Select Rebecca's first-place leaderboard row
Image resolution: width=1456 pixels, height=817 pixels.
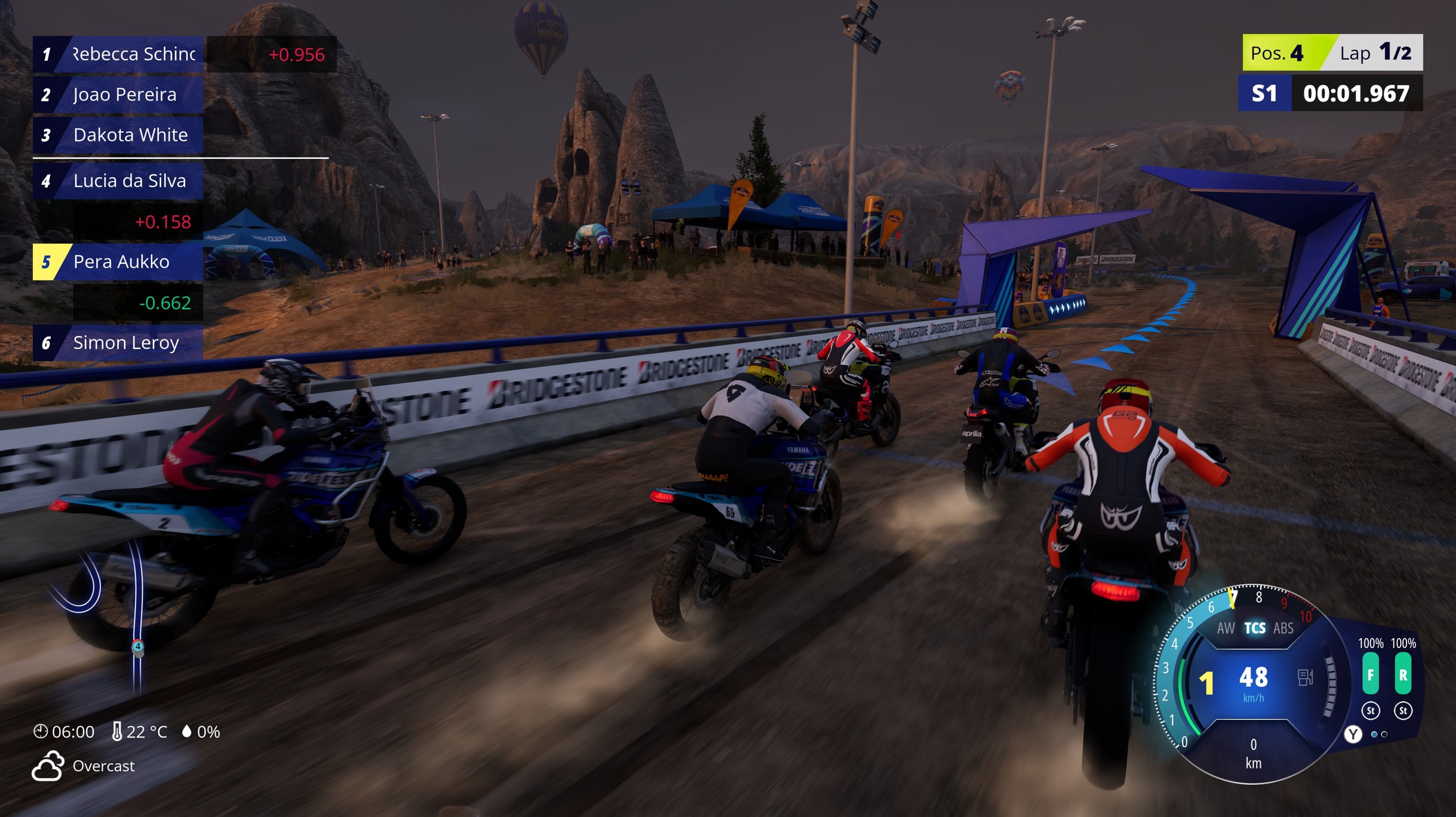coord(118,54)
